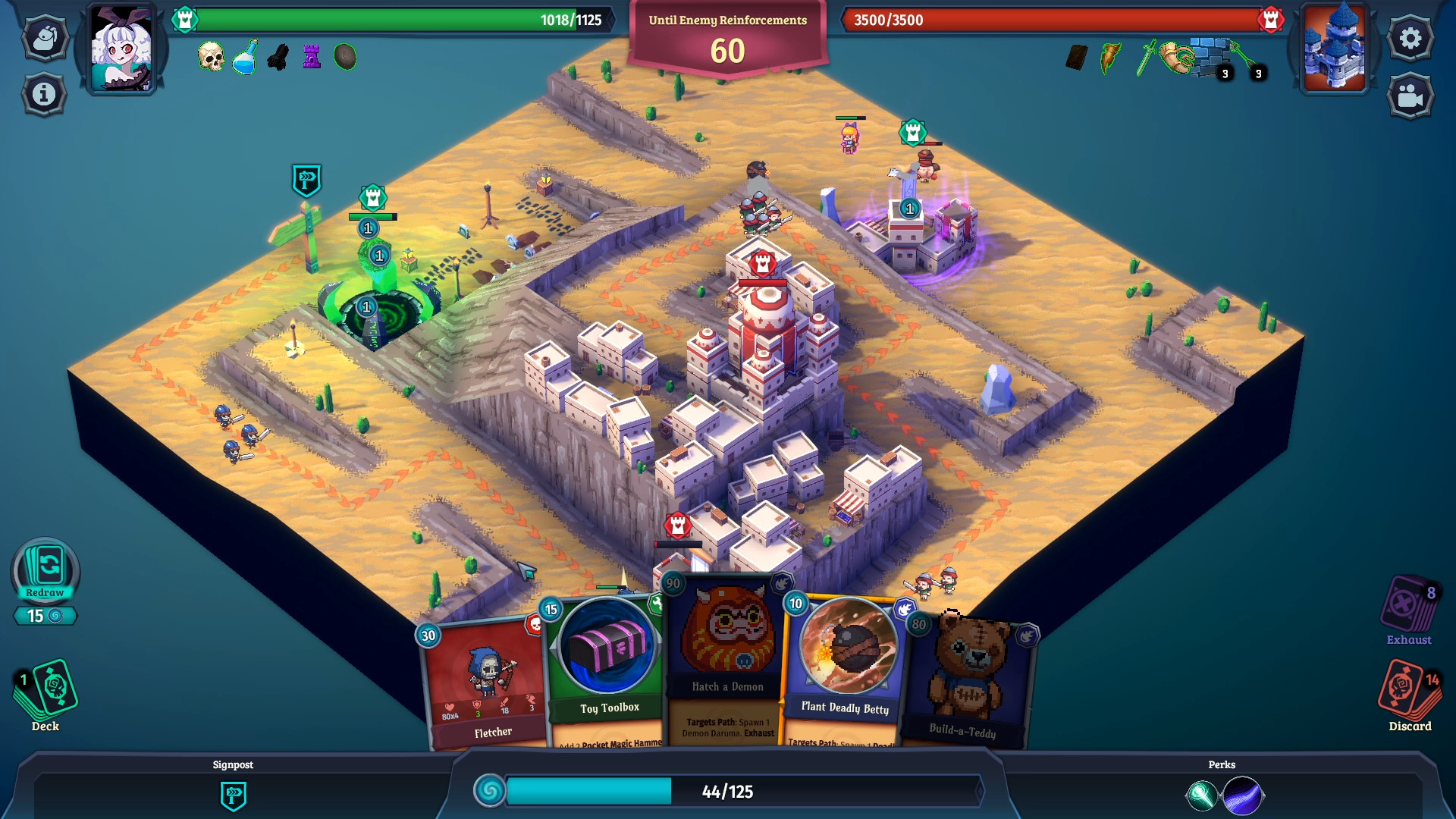Pick the Plant Deadly Betty card

(x=846, y=667)
